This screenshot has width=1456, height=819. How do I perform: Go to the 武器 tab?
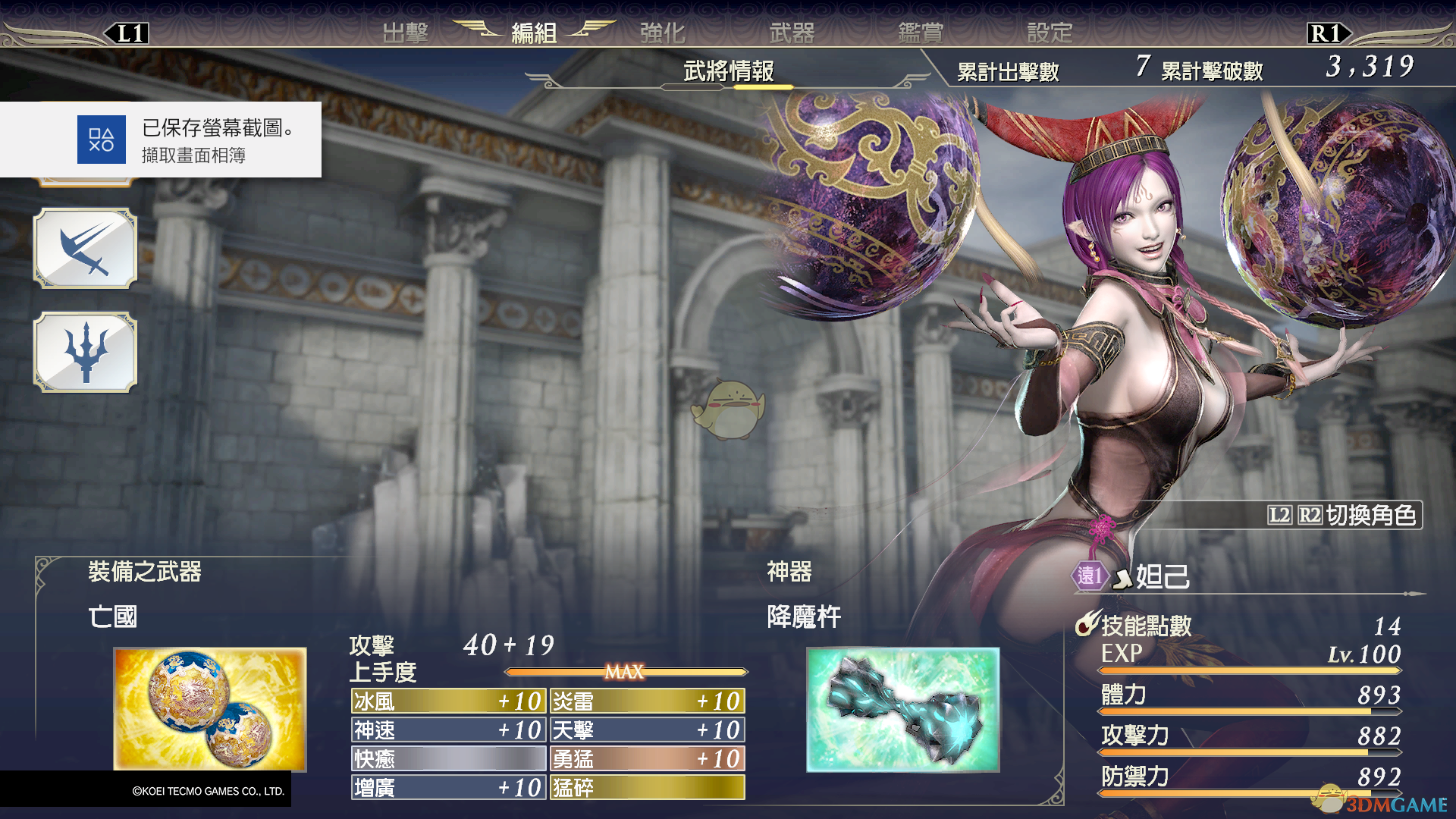(x=792, y=33)
